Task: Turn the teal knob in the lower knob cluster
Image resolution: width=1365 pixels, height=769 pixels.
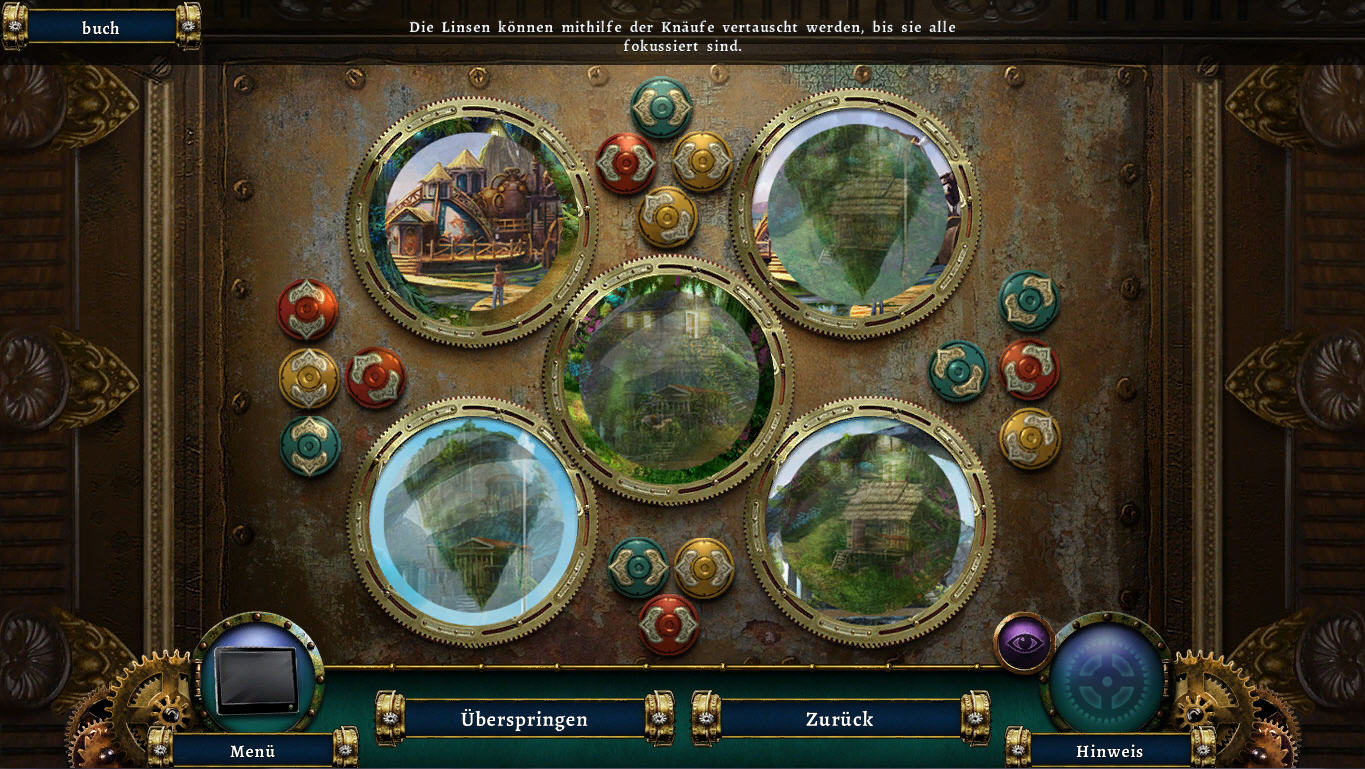Action: 638,567
